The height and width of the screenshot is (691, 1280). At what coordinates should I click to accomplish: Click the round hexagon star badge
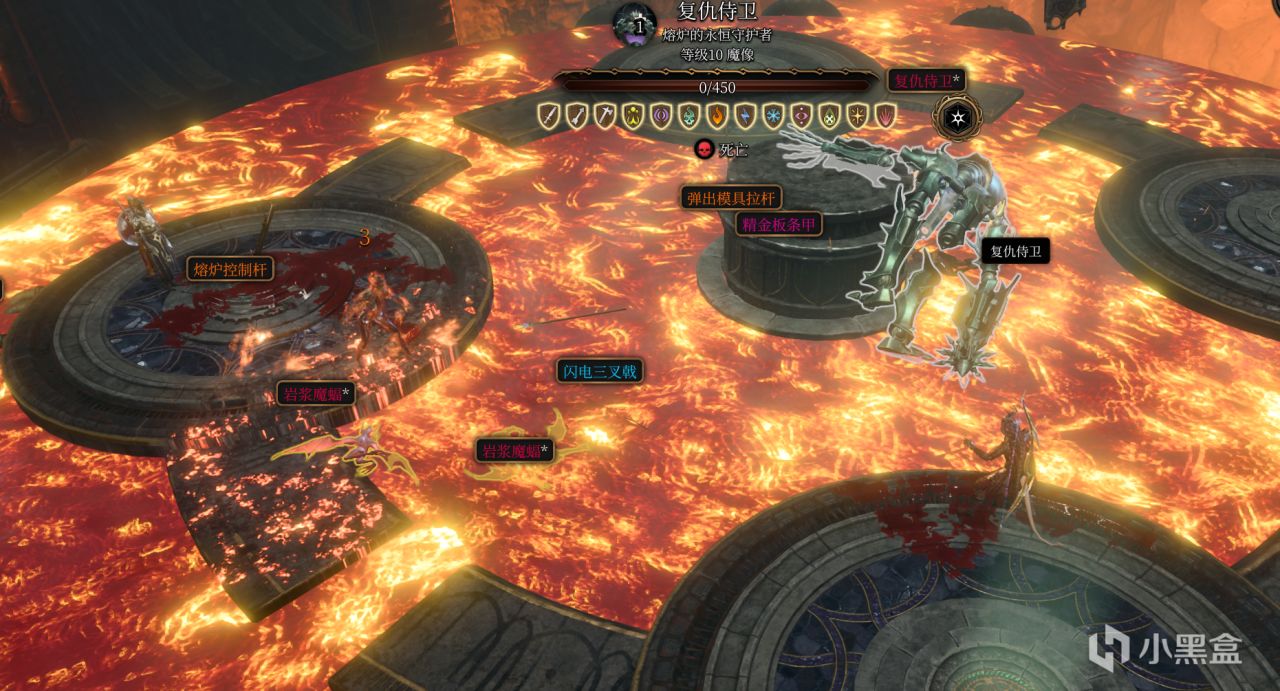[957, 119]
